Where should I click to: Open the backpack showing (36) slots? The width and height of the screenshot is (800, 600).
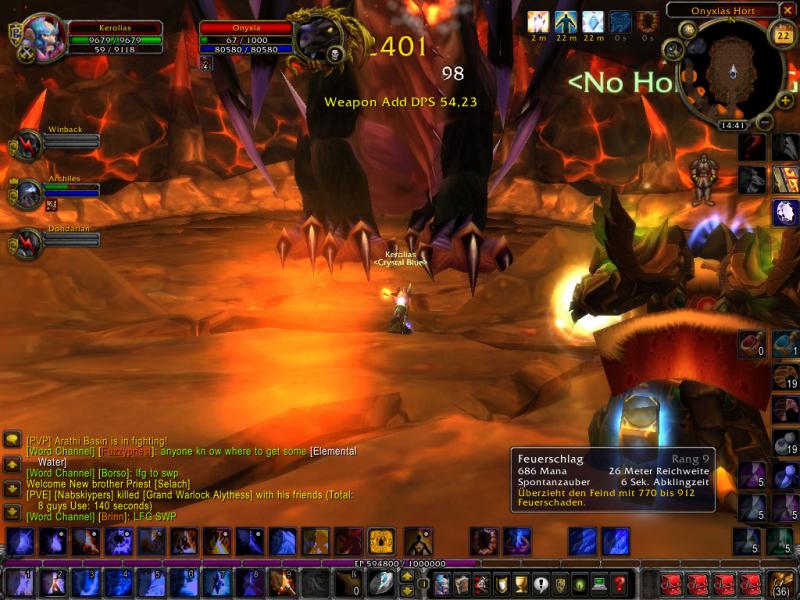pyautogui.click(x=780, y=583)
